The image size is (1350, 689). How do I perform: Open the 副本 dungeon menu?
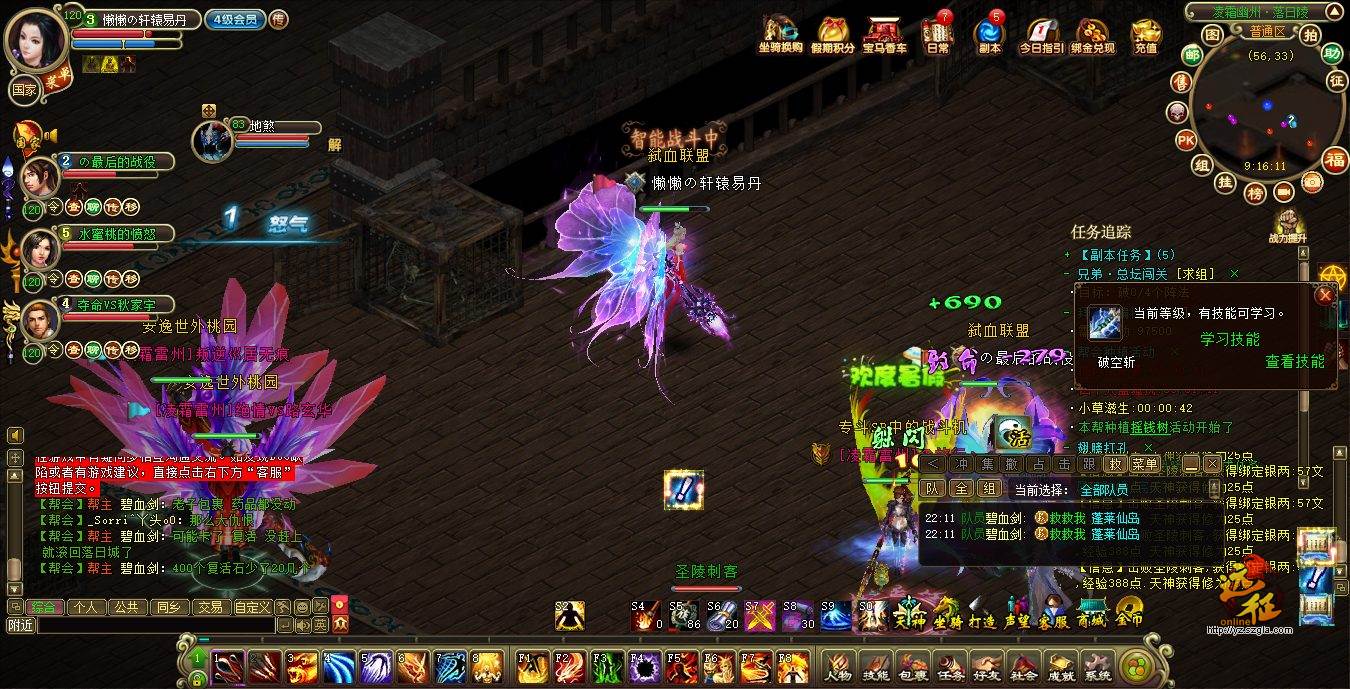click(x=989, y=34)
